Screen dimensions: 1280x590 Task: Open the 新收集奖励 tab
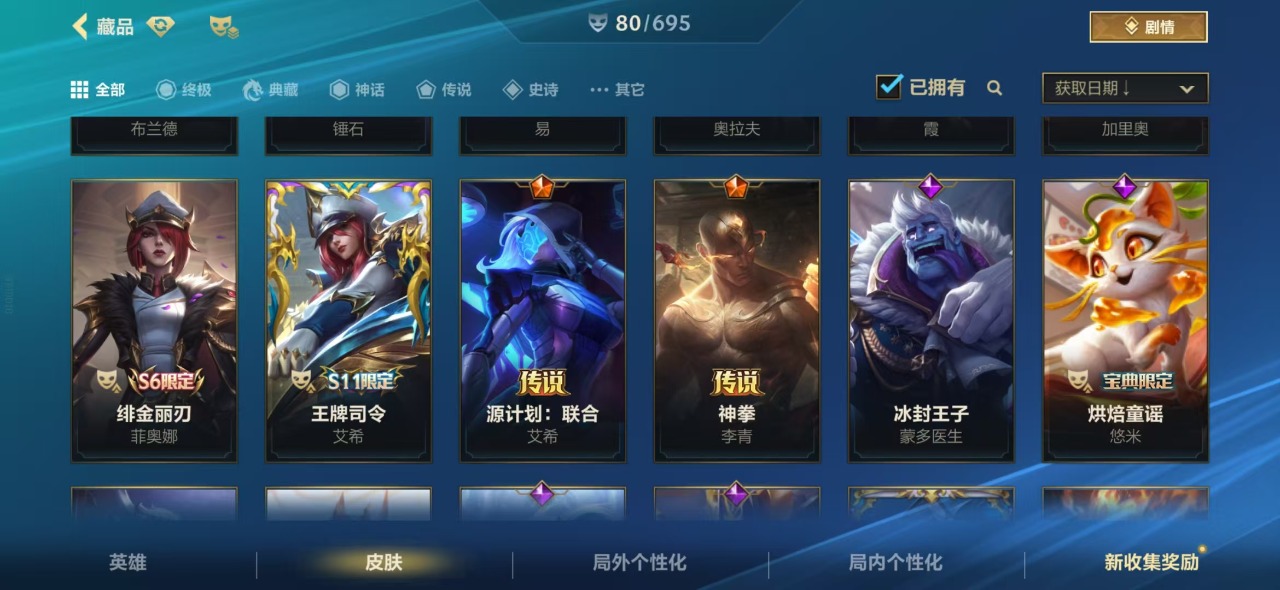click(1151, 563)
